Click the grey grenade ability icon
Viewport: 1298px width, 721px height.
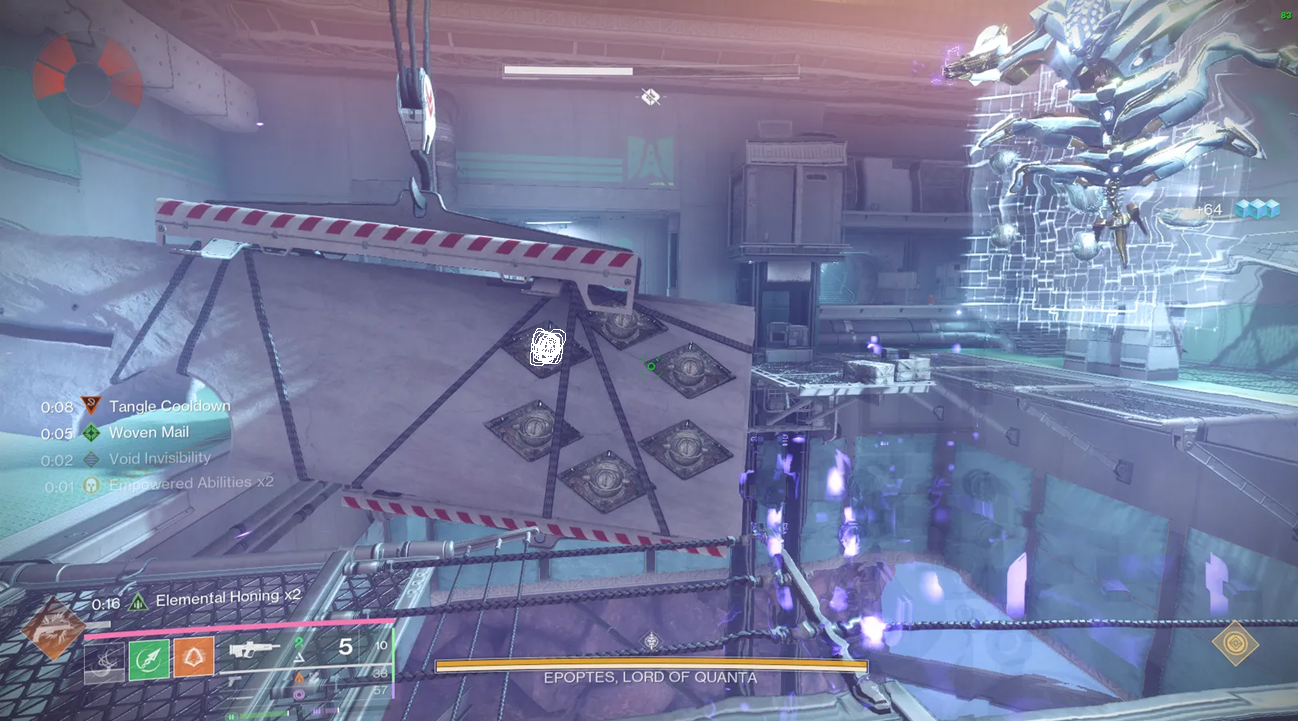pyautogui.click(x=105, y=659)
